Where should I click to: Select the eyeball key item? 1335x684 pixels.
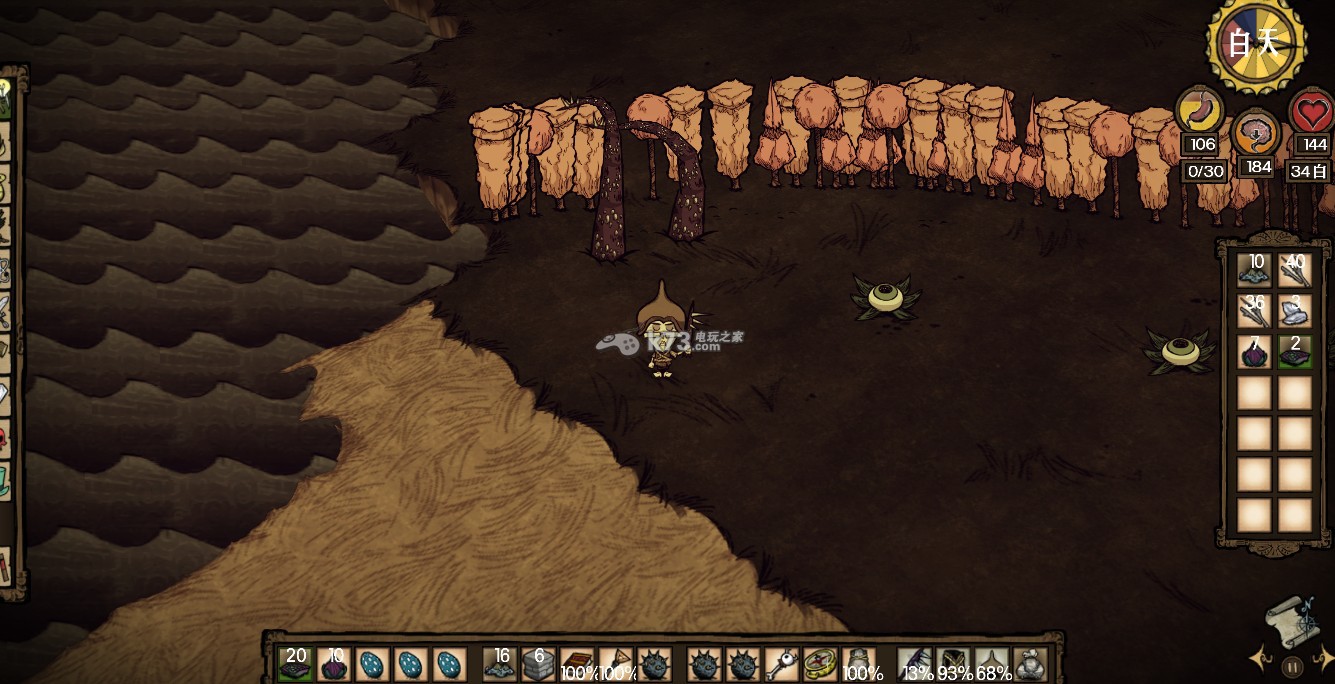tap(781, 664)
